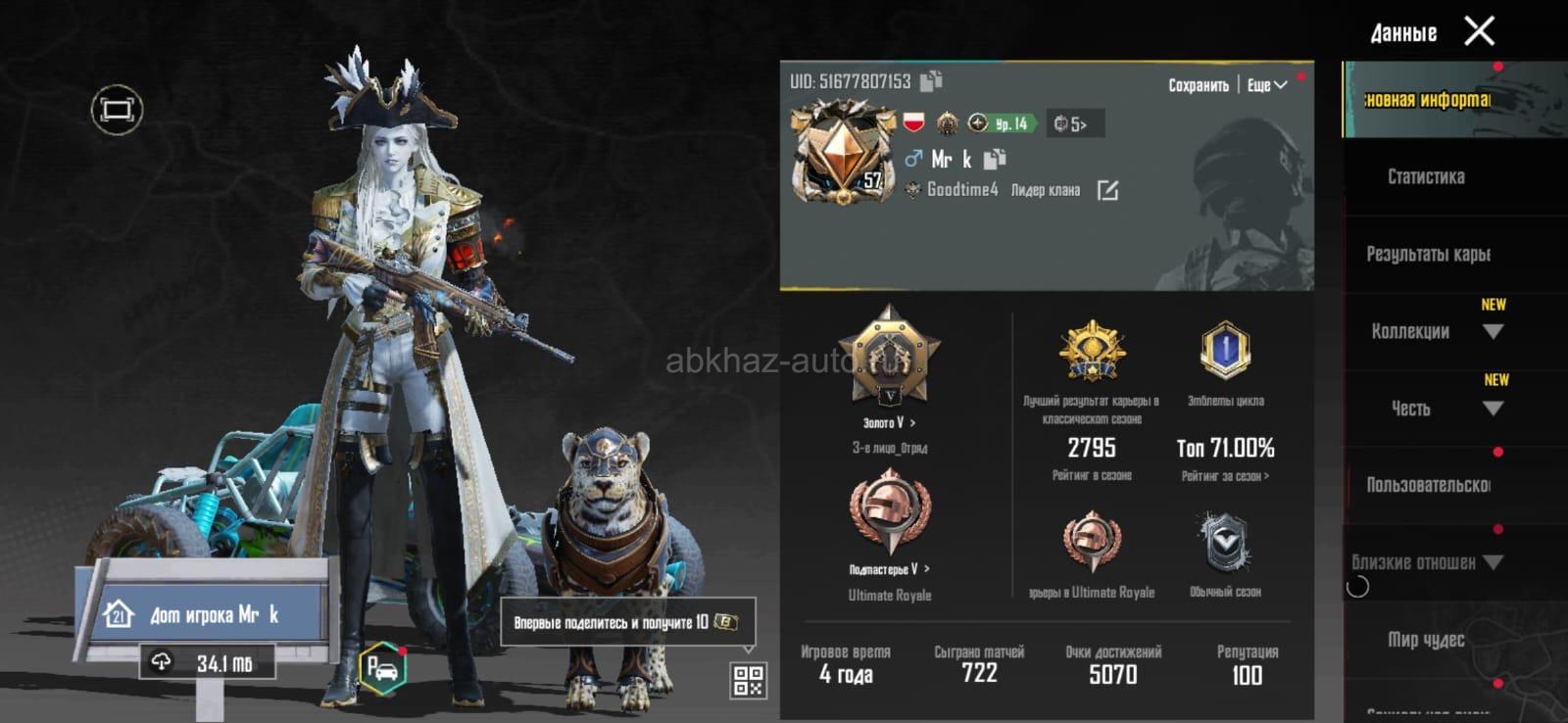Toggle the fullscreen character view icon
The image size is (1568, 723).
[x=117, y=110]
